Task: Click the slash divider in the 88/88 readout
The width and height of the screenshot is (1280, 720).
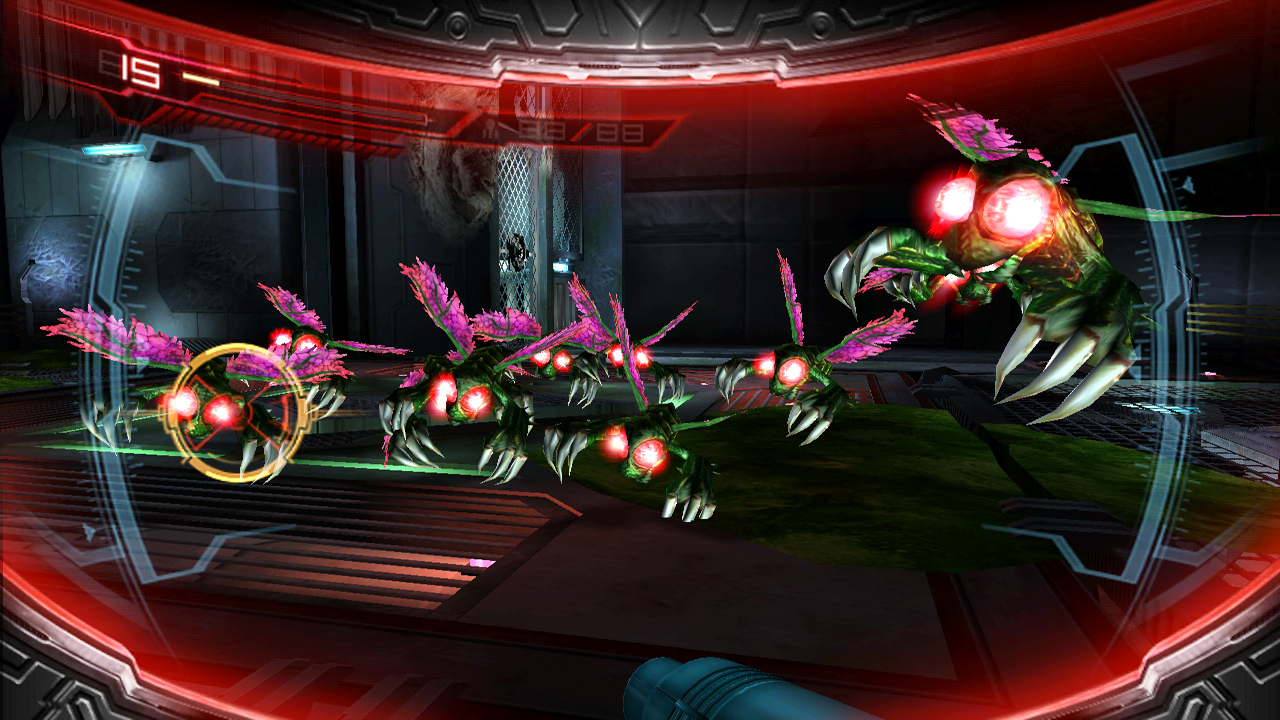Action: click(582, 133)
